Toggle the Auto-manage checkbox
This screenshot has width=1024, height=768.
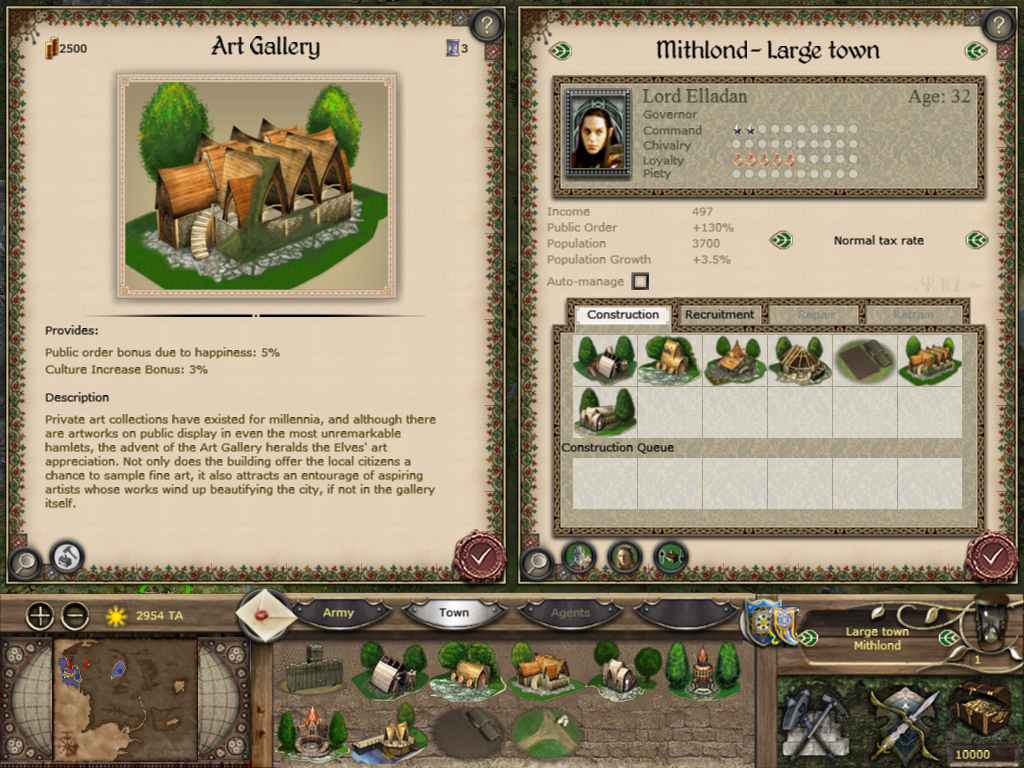[640, 282]
